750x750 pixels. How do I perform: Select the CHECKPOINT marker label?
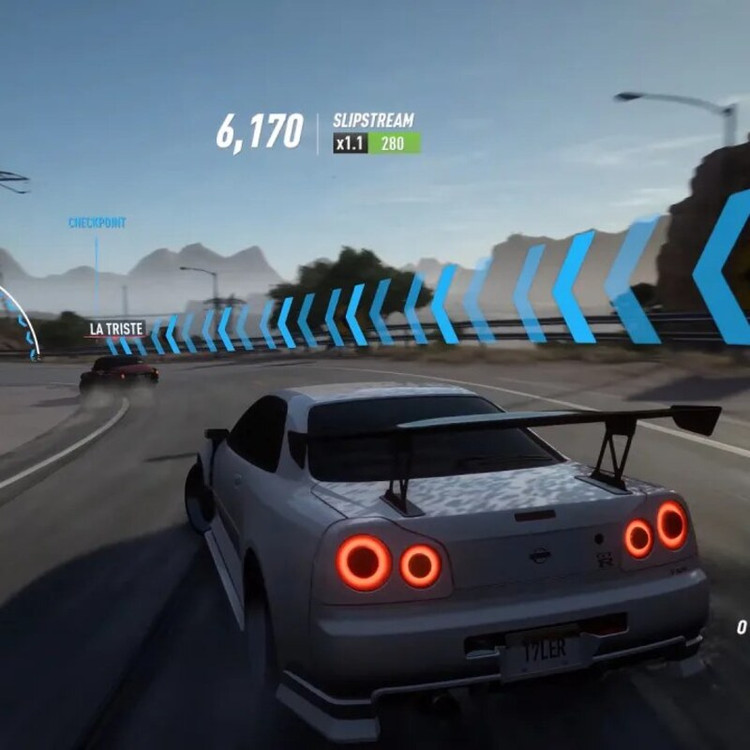coord(97,223)
